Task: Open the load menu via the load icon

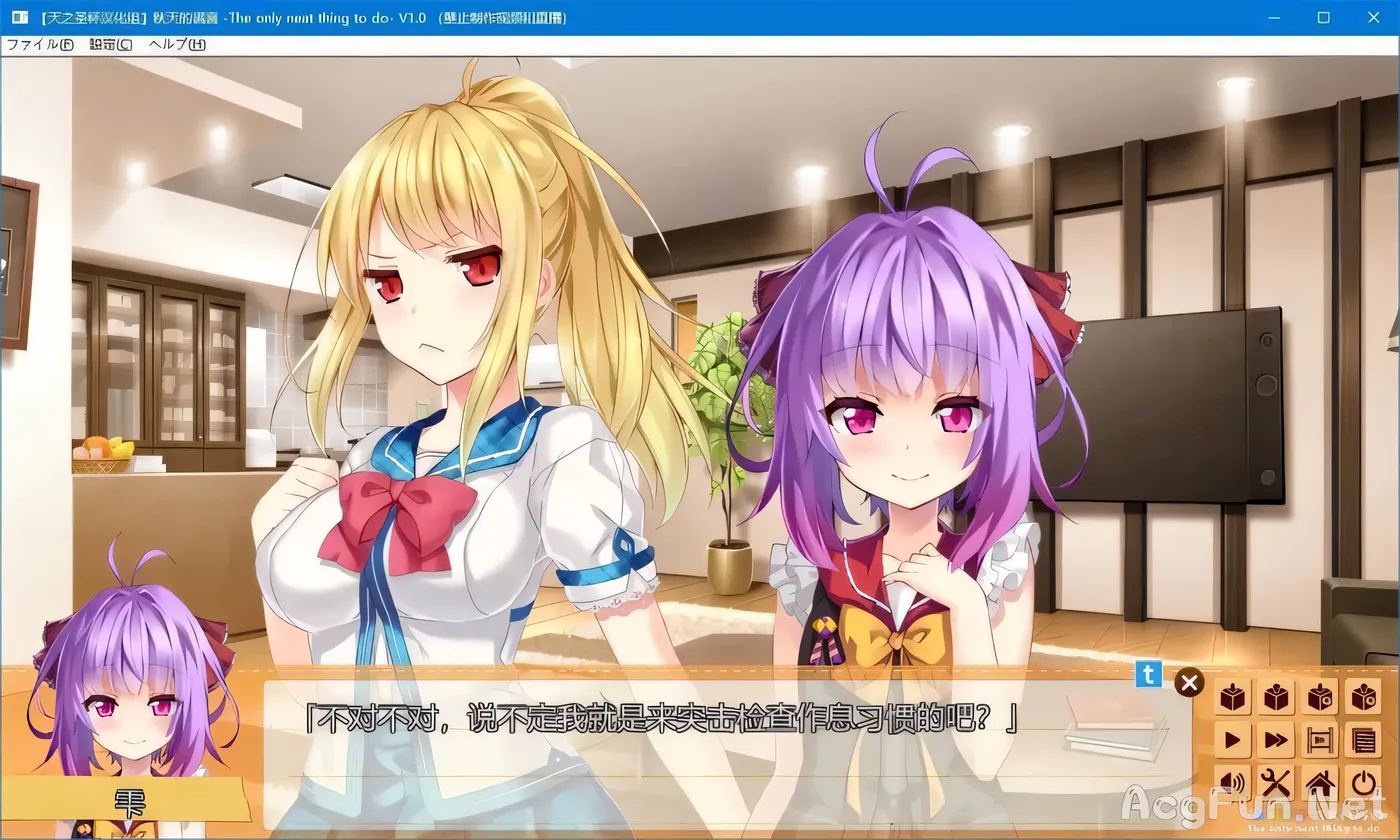Action: [1277, 698]
